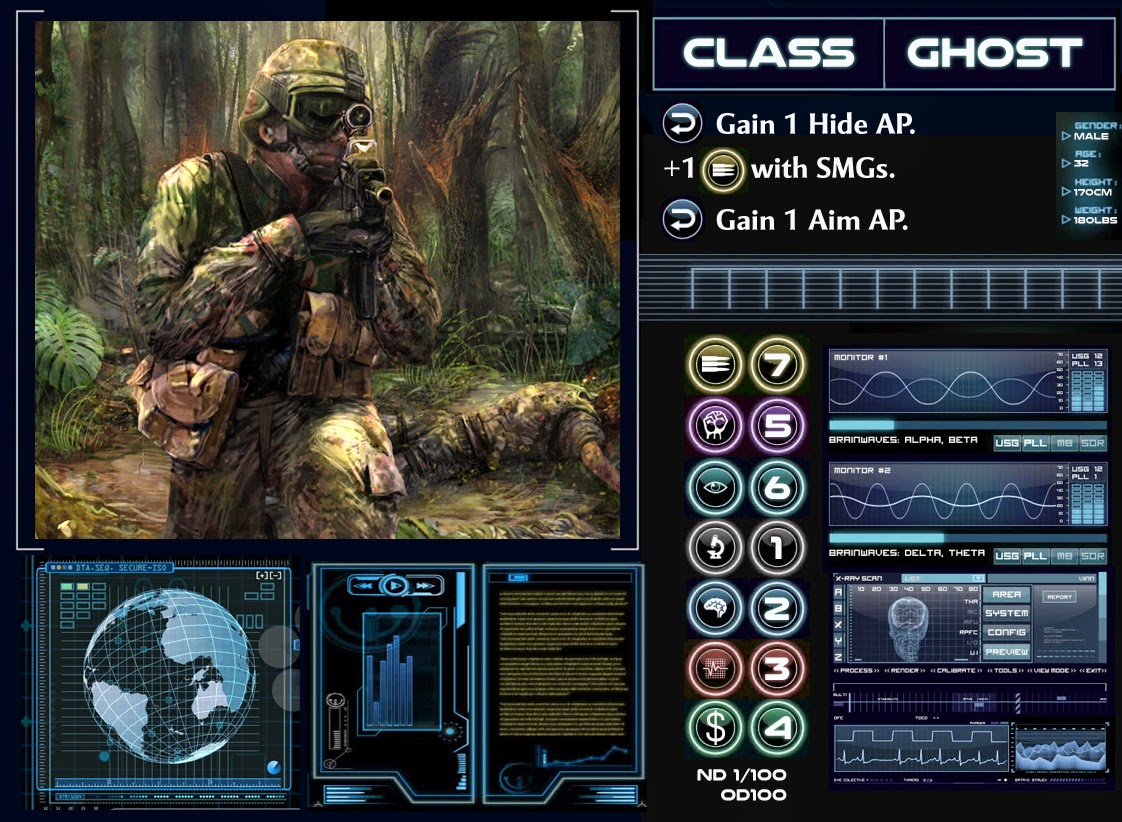Select the SYSTEM button
Image resolution: width=1122 pixels, height=822 pixels.
1006,613
